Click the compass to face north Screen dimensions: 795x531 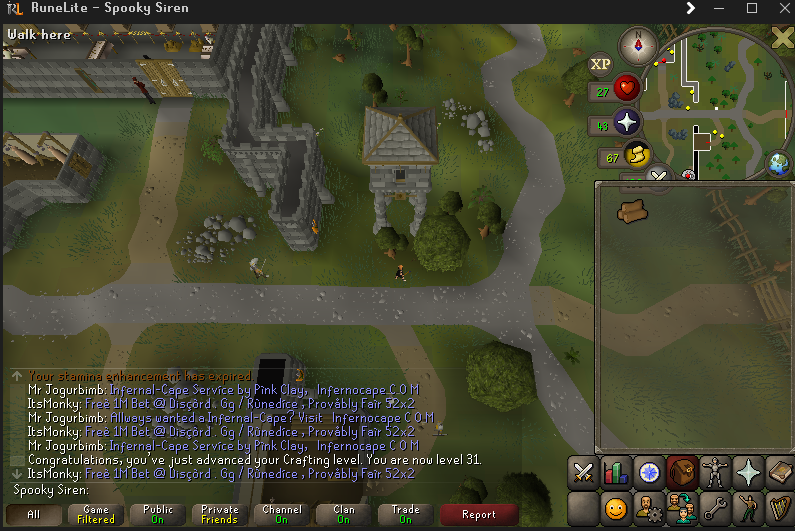(x=636, y=44)
